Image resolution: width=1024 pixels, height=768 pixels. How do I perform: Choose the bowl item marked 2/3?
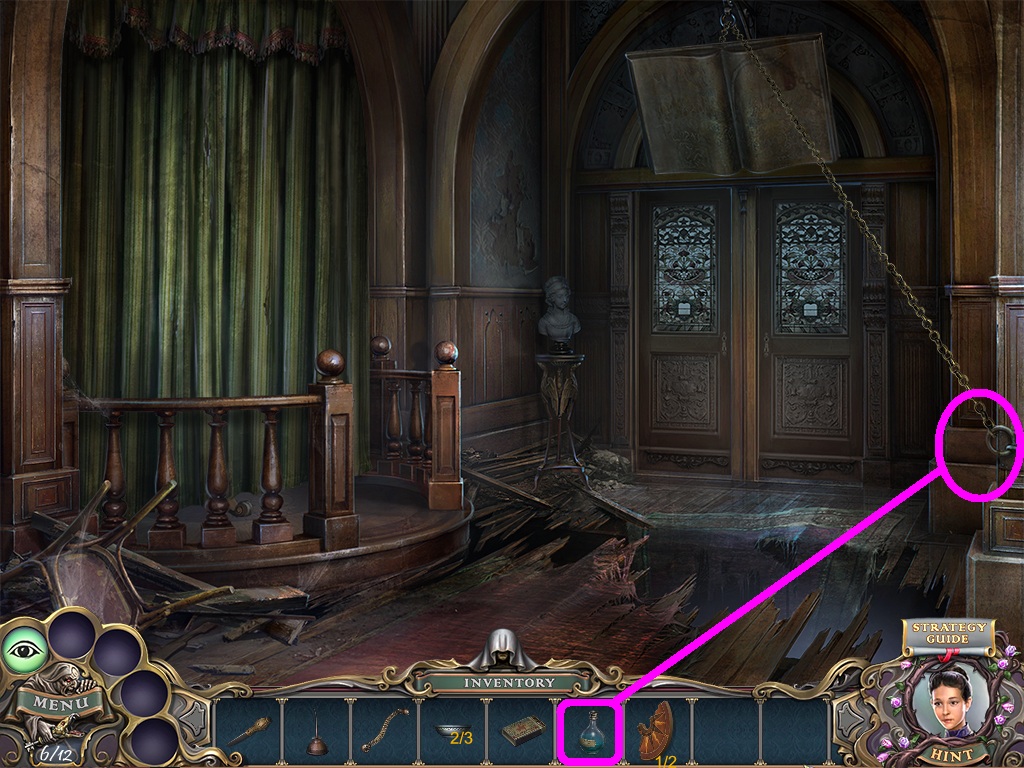point(455,732)
